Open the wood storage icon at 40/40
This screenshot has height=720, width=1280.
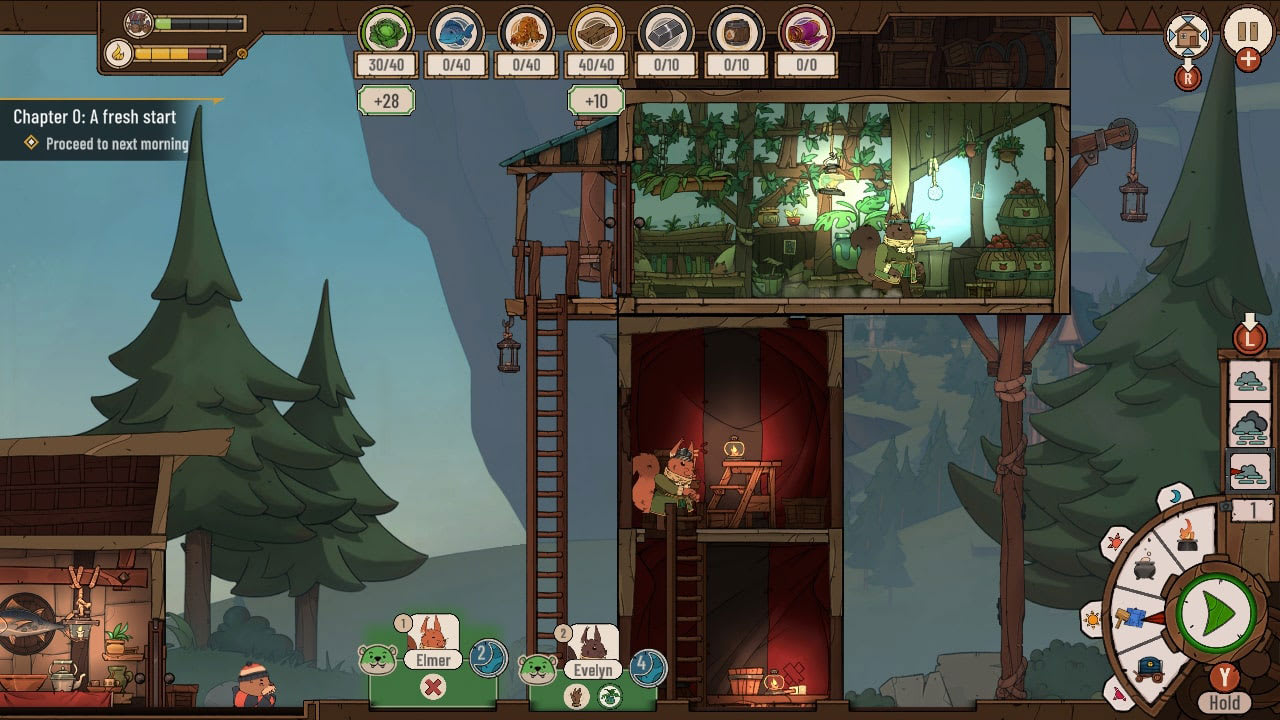pos(595,33)
